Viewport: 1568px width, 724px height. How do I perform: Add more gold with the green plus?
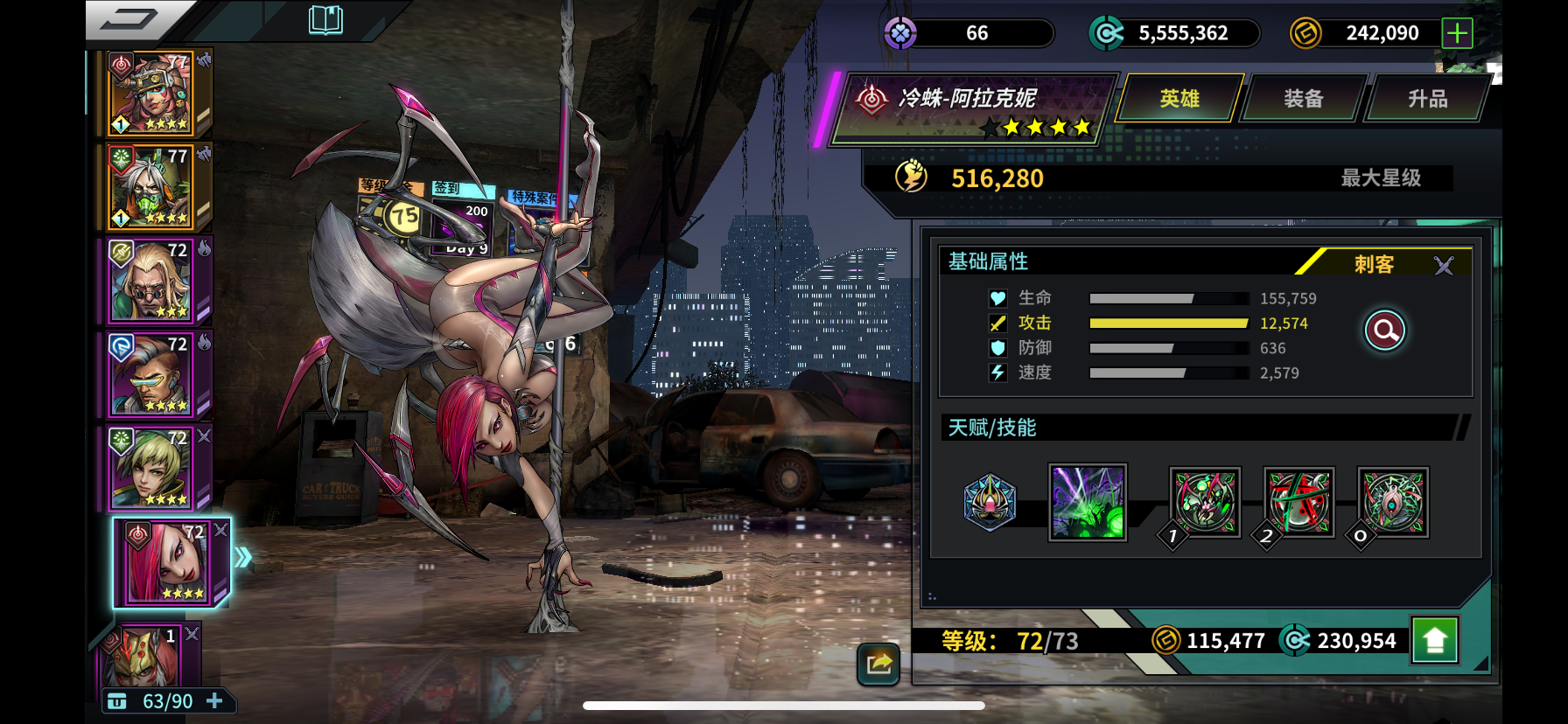(1457, 33)
